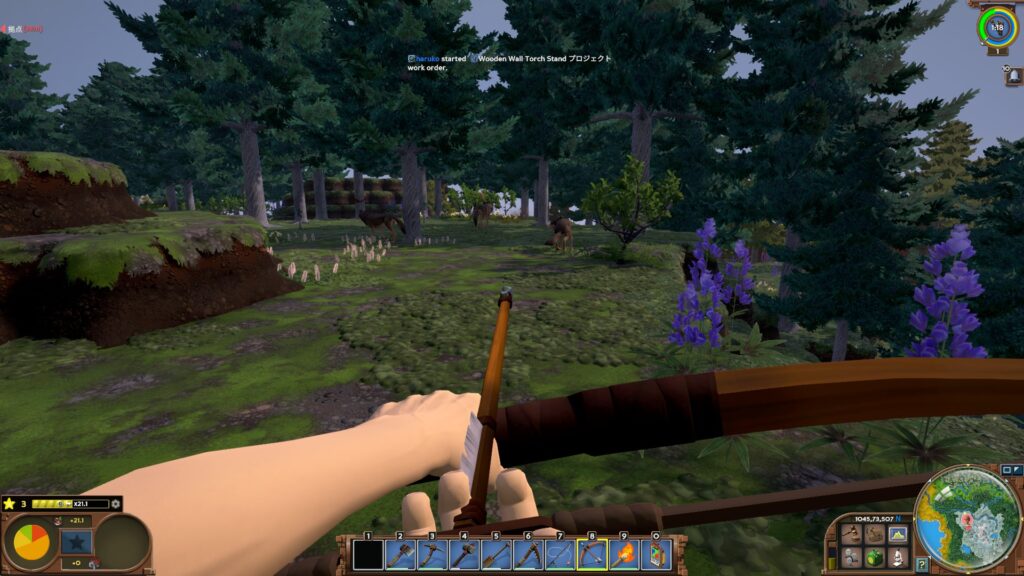Image resolution: width=1024 pixels, height=576 pixels.
Task: Select the pickaxe in hotbar slot 3
Action: coord(432,553)
